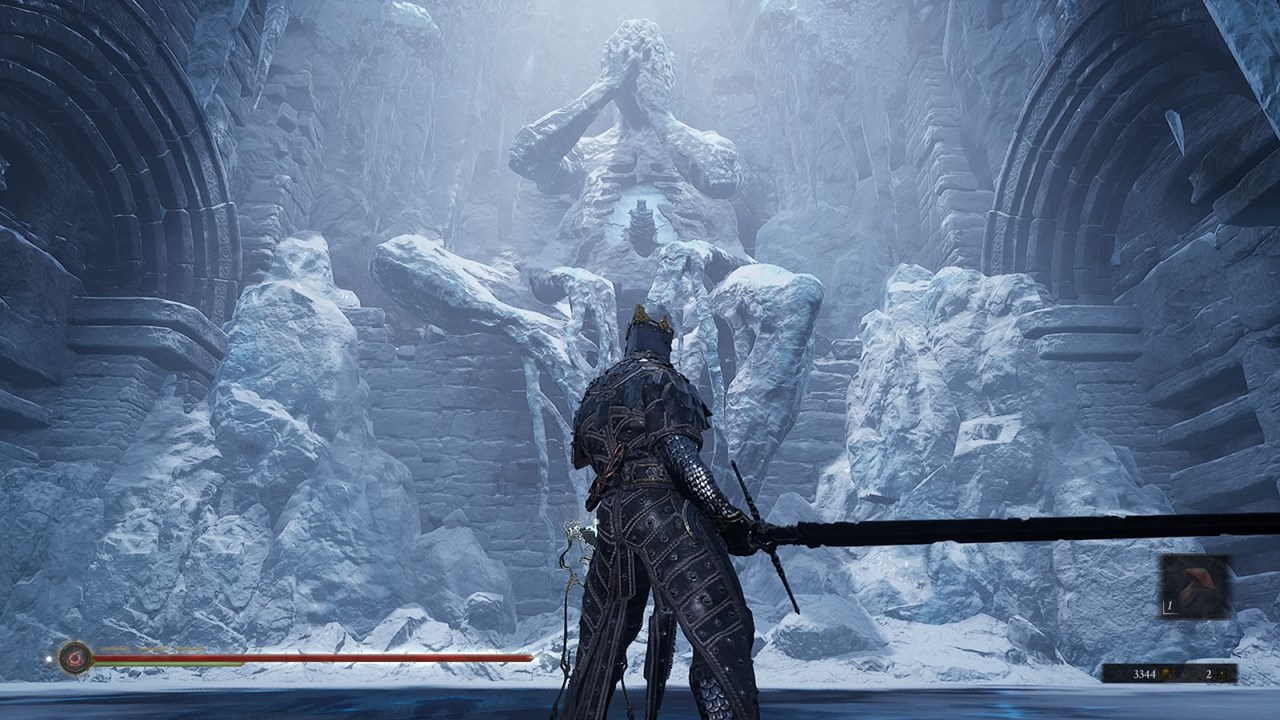Click the round shell emblem beside the health bar
1280x720 pixels.
75,657
